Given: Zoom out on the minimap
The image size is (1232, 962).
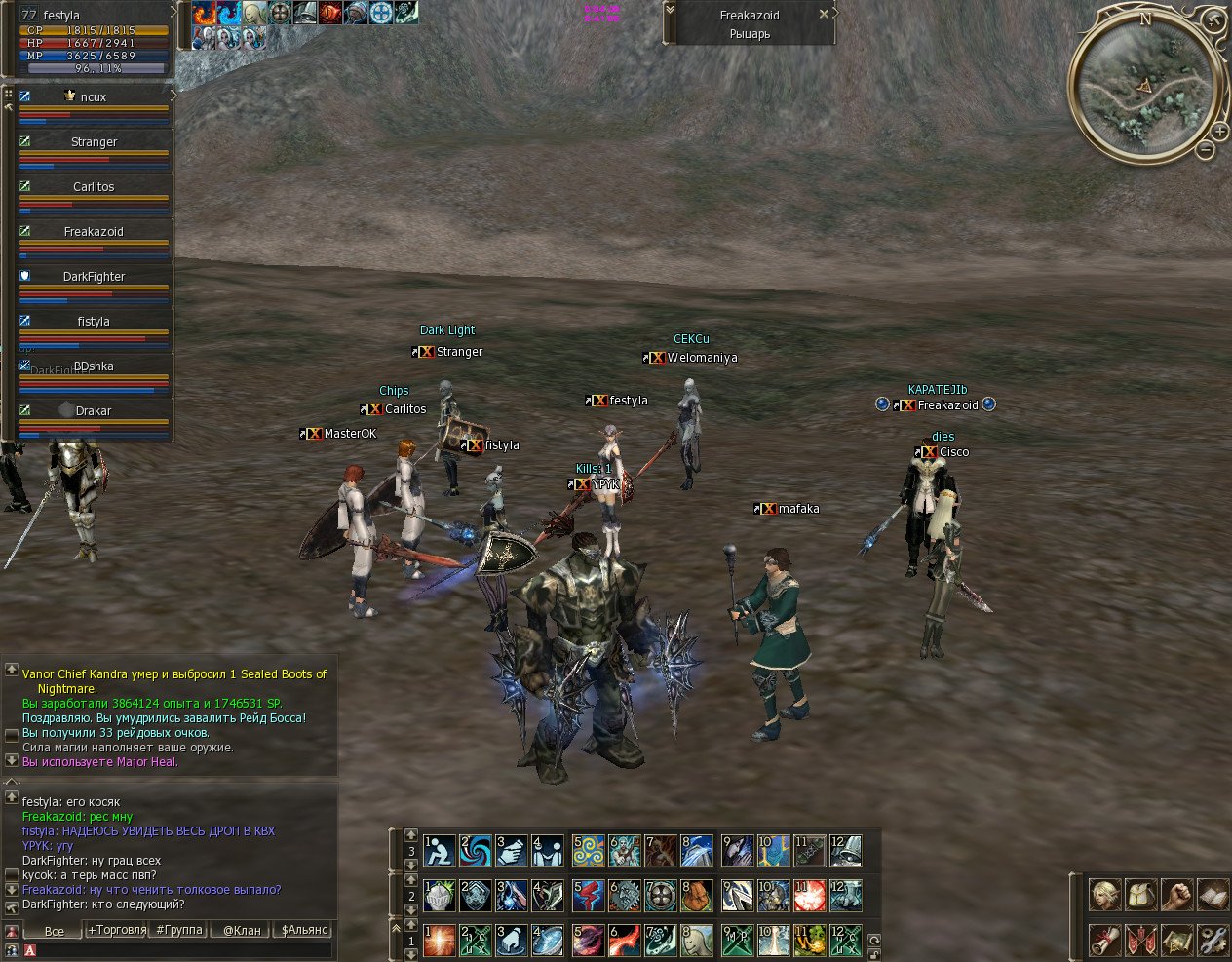Looking at the screenshot, I should [x=1206, y=150].
